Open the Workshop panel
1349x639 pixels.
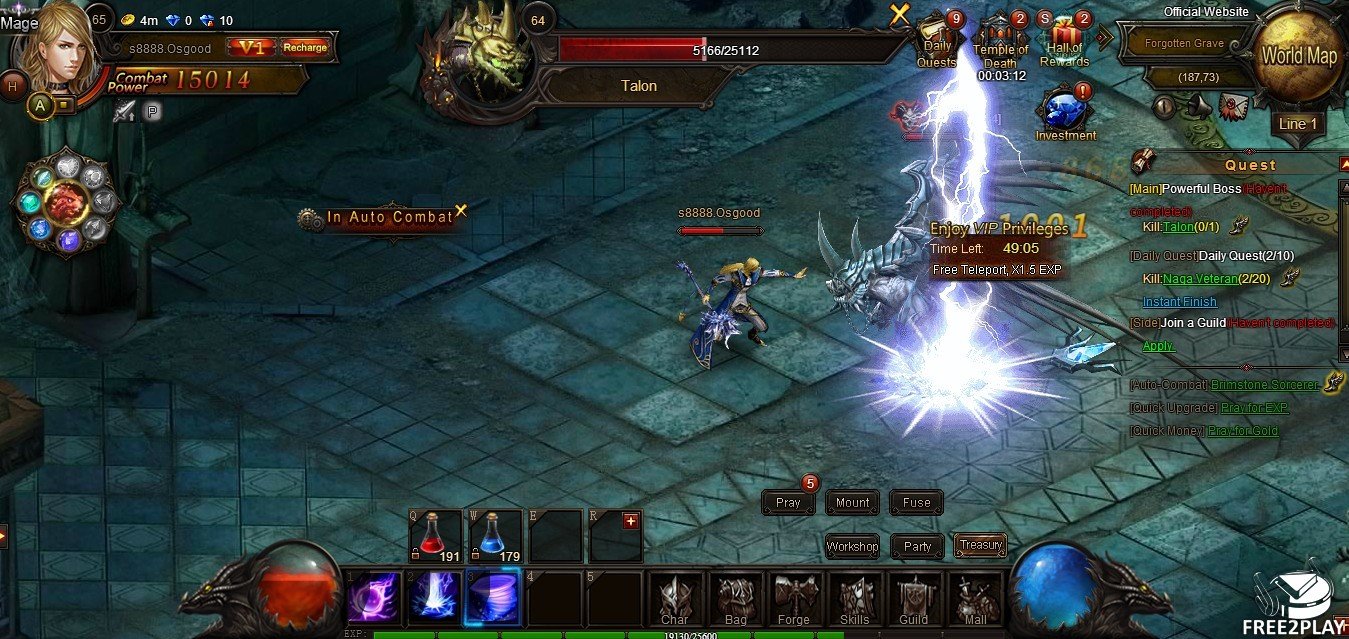pos(852,546)
